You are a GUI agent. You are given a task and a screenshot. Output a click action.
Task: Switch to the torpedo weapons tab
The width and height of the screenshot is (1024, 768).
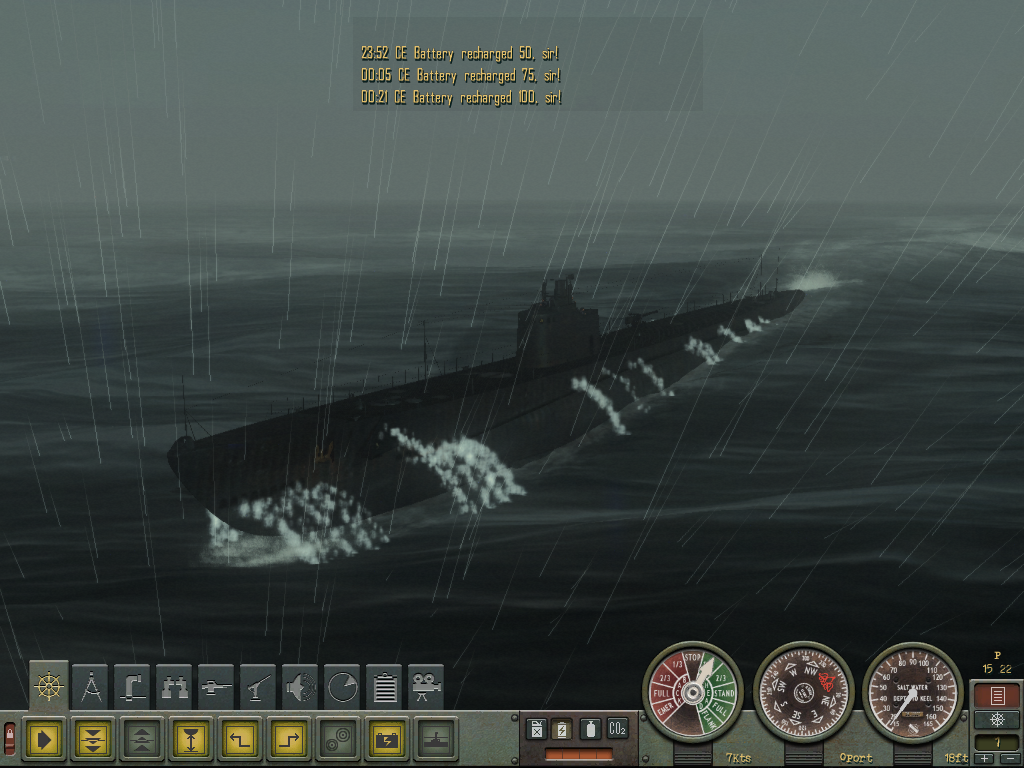click(217, 687)
